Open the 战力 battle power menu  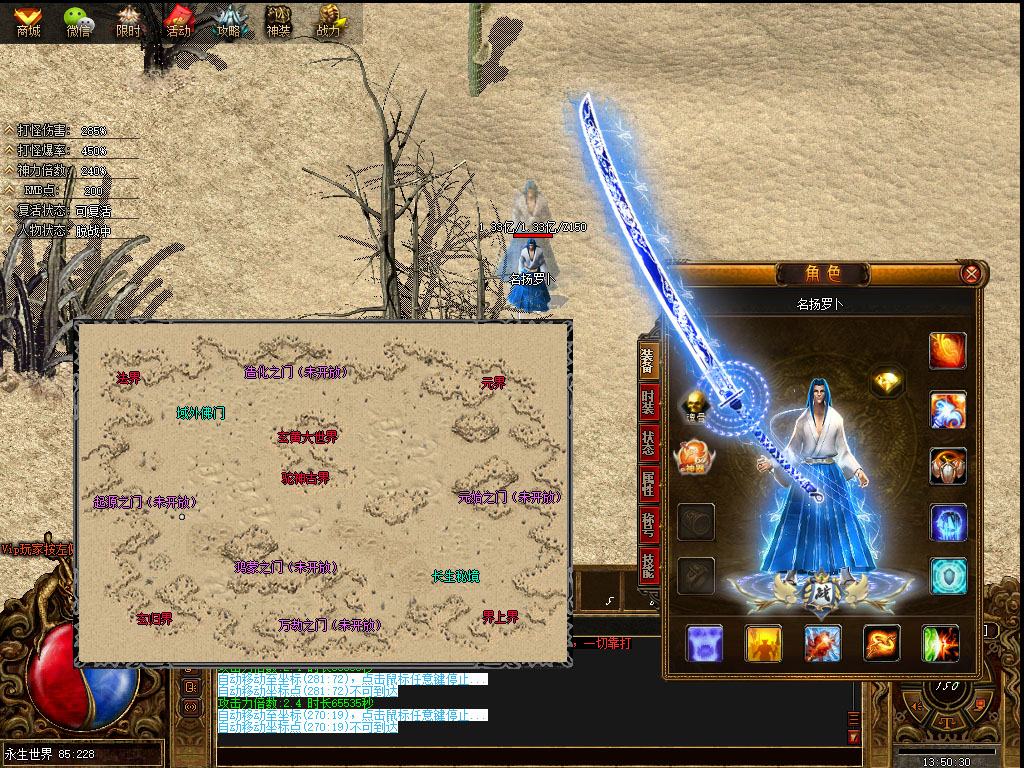[329, 20]
